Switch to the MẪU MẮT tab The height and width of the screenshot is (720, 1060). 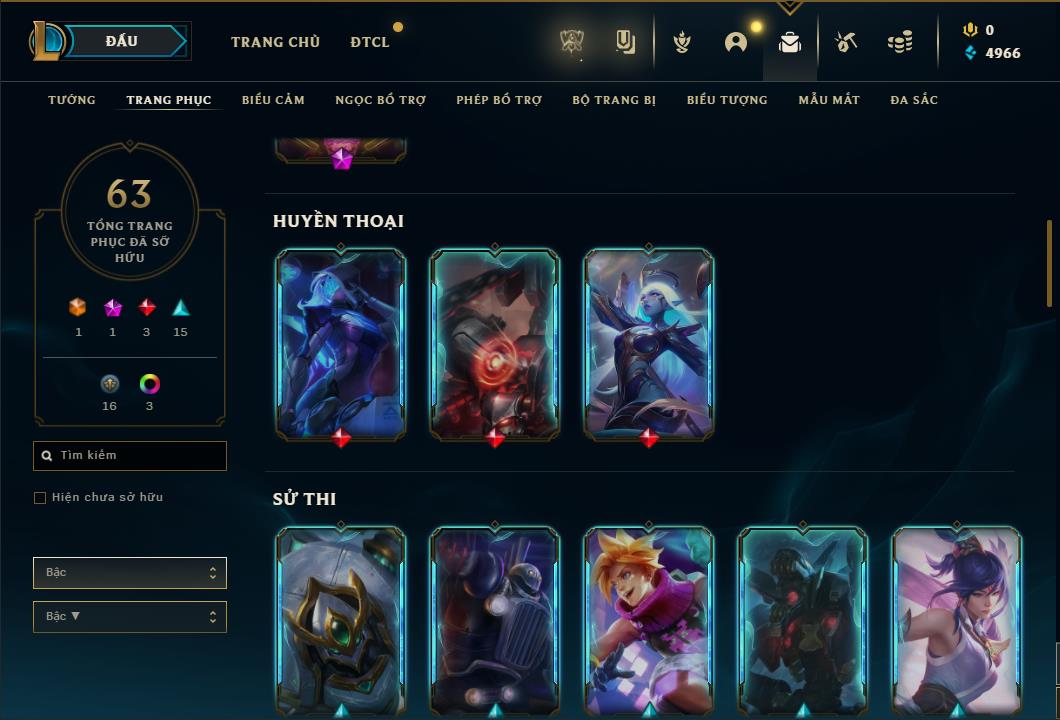coord(829,100)
